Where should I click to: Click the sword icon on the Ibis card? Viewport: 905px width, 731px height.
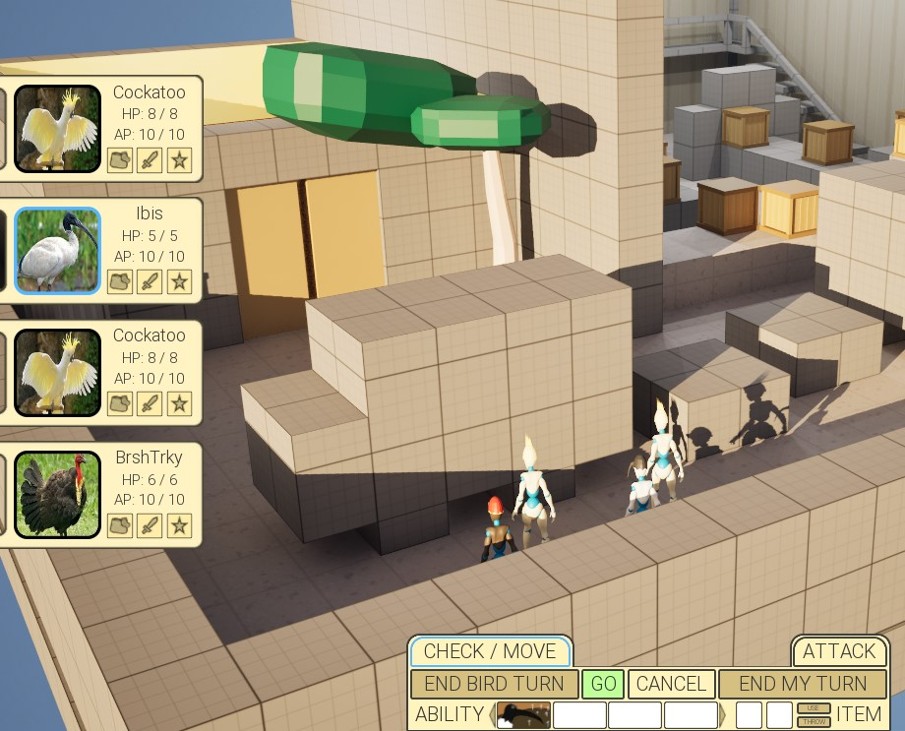(150, 281)
